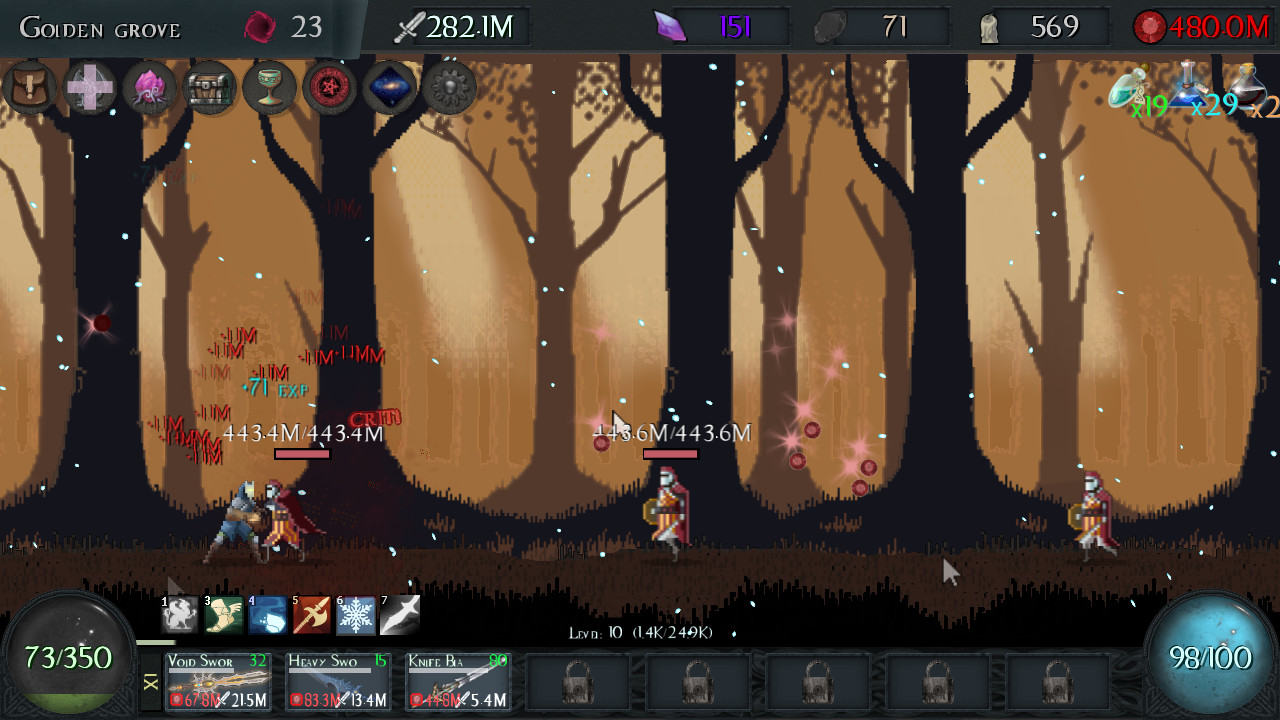Open the treasure chest icon
This screenshot has height=720, width=1280.
coord(210,88)
